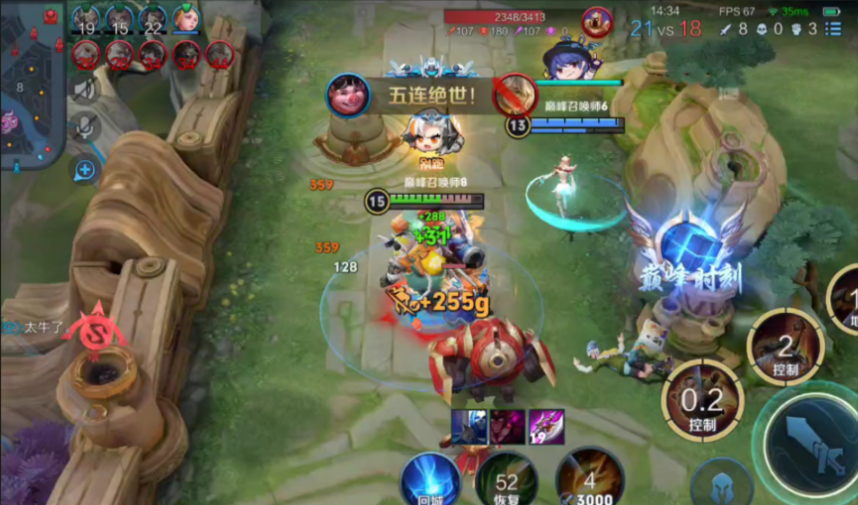Viewport: 858px width, 505px height.
Task: Tap the helmet hero-targeting button
Action: [720, 484]
